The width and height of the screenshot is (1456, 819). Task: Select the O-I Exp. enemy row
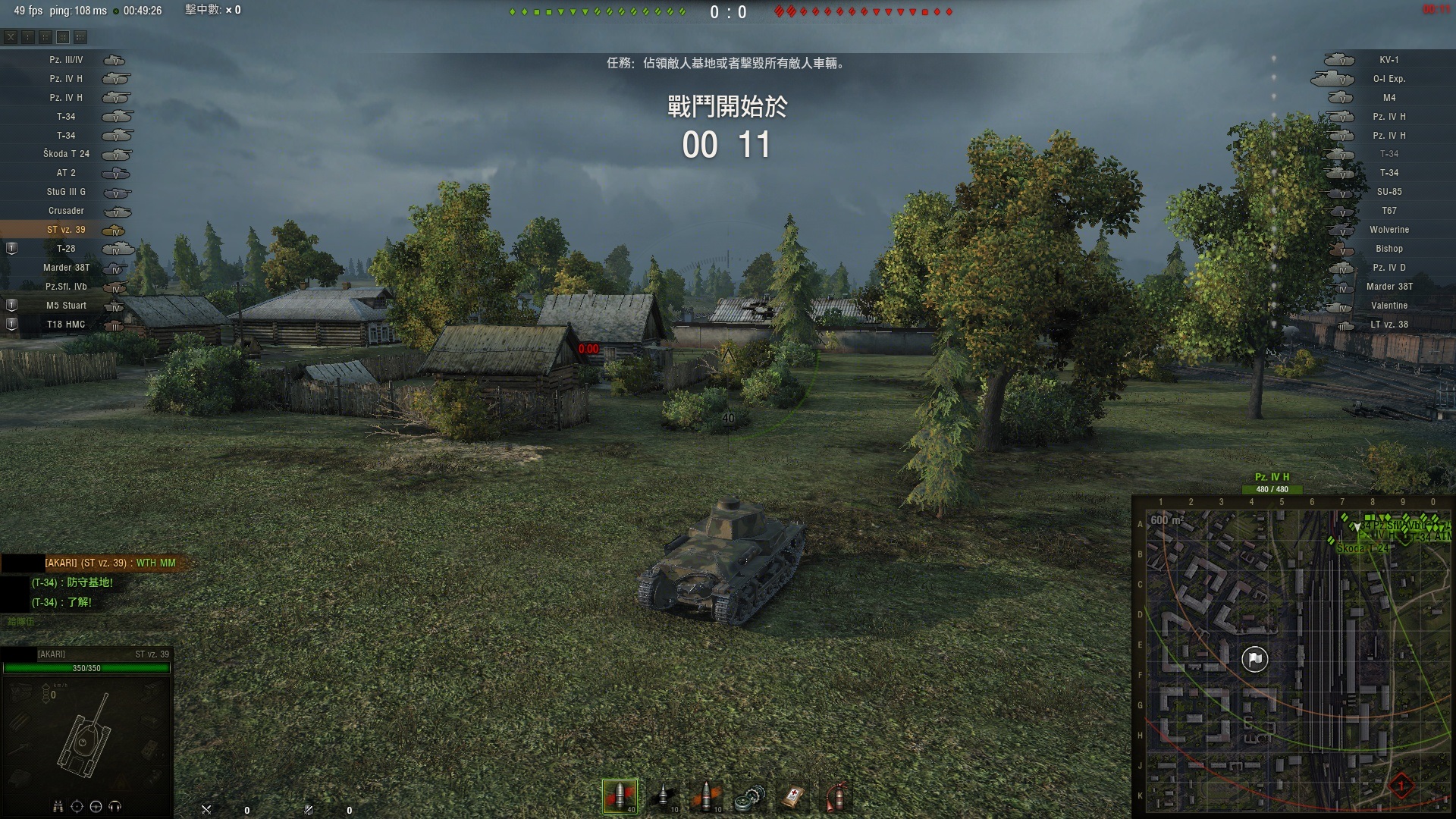(1389, 79)
